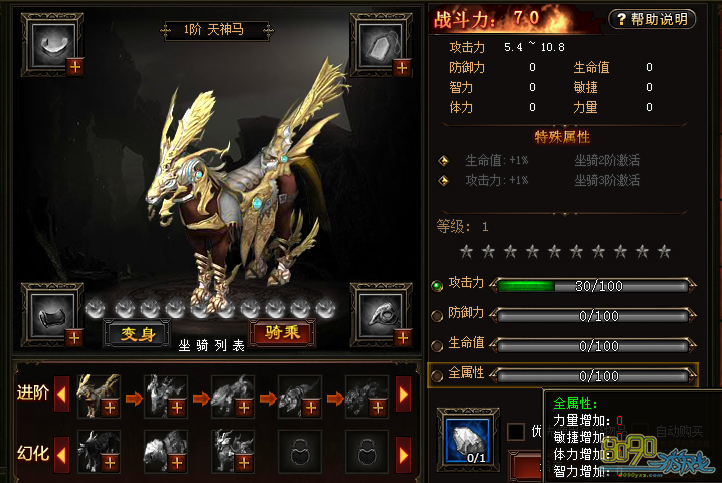Select the 生命值 training option
722x483 pixels.
point(437,344)
